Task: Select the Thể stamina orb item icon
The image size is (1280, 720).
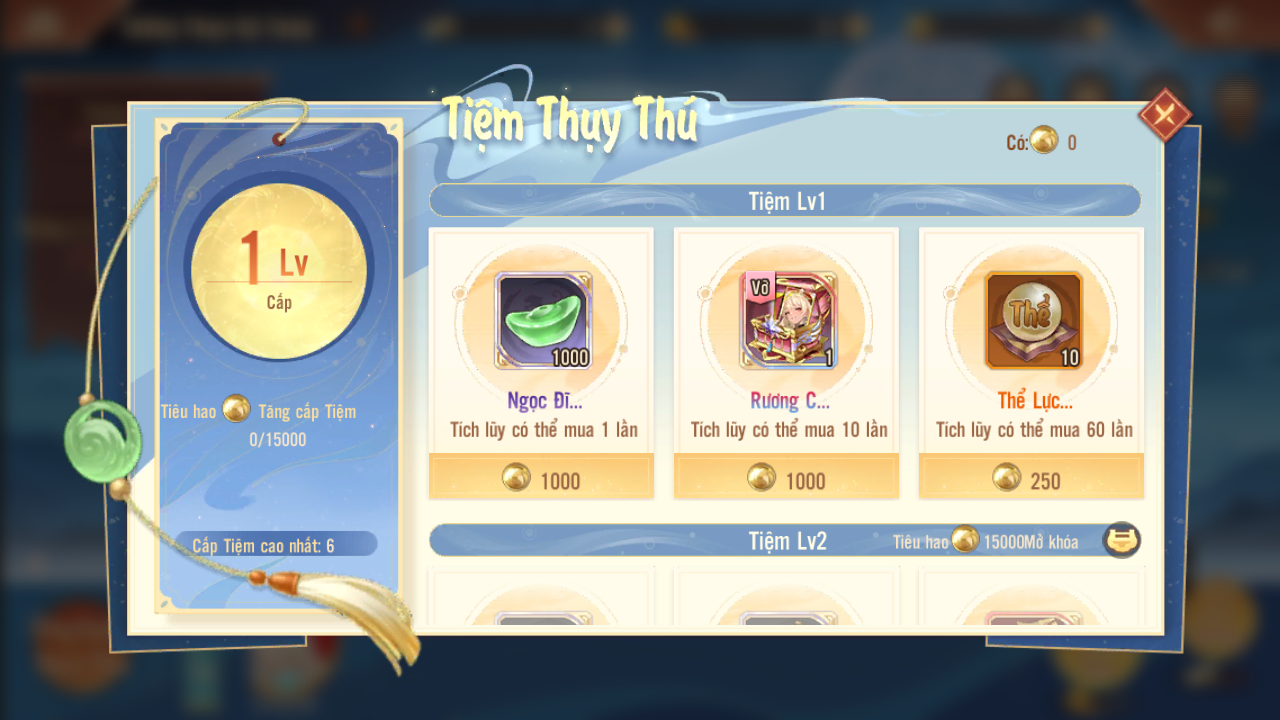Action: click(1033, 320)
